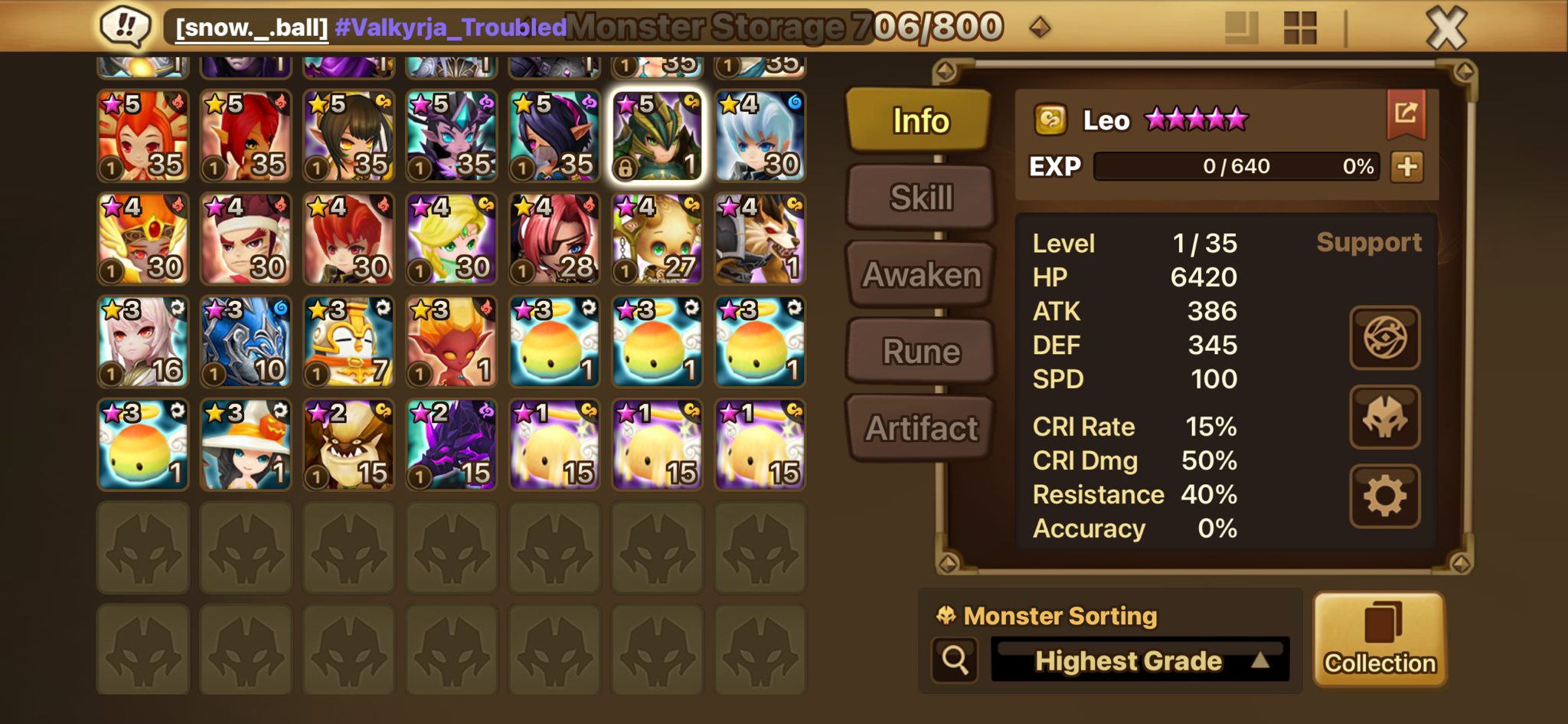Show the Rune tab
Image resolution: width=1568 pixels, height=724 pixels.
coord(921,352)
